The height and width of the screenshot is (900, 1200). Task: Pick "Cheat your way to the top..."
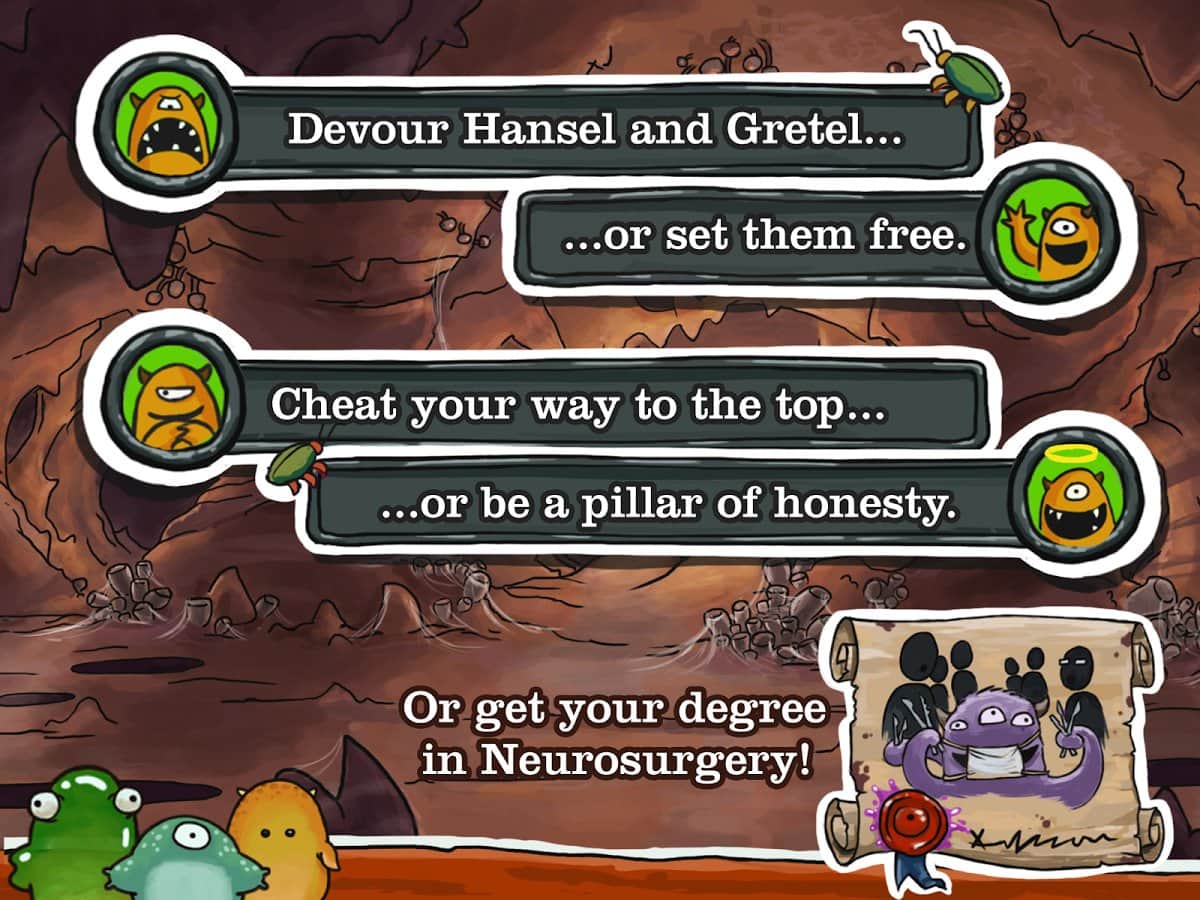tap(580, 405)
